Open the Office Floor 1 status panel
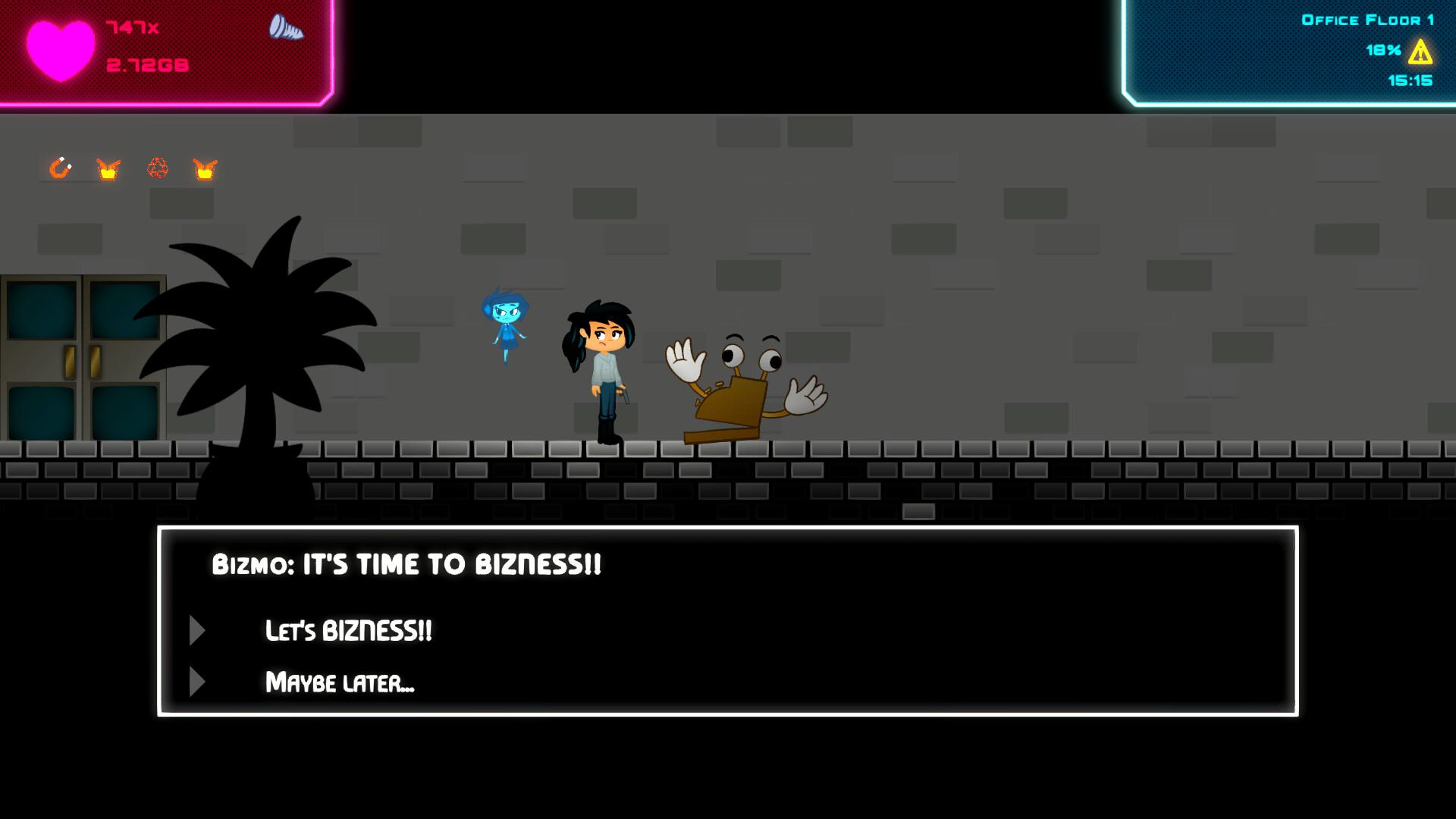Image resolution: width=1456 pixels, height=819 pixels. tap(1289, 53)
